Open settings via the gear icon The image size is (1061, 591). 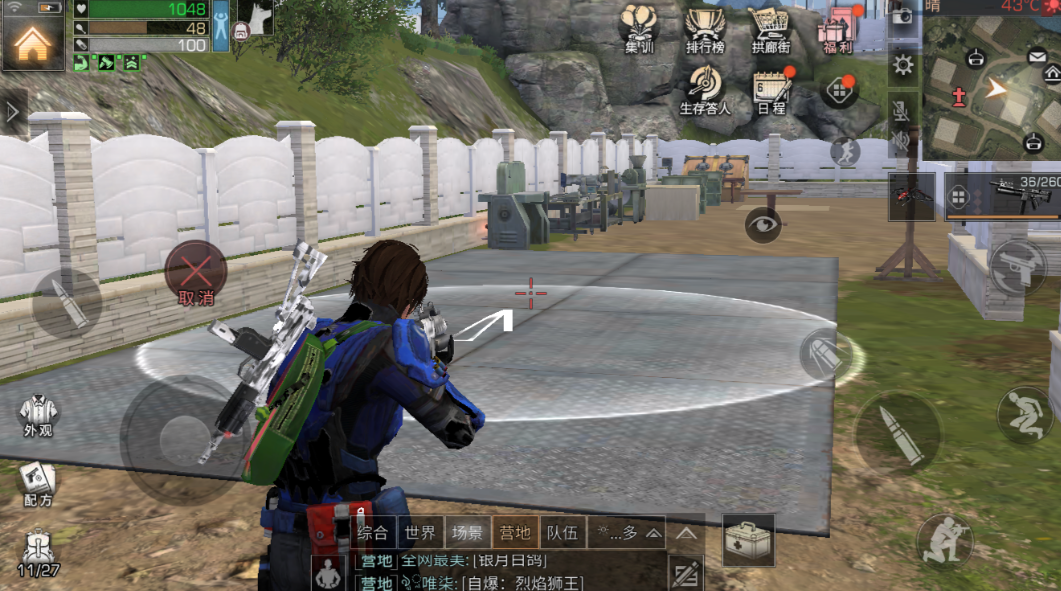[903, 66]
